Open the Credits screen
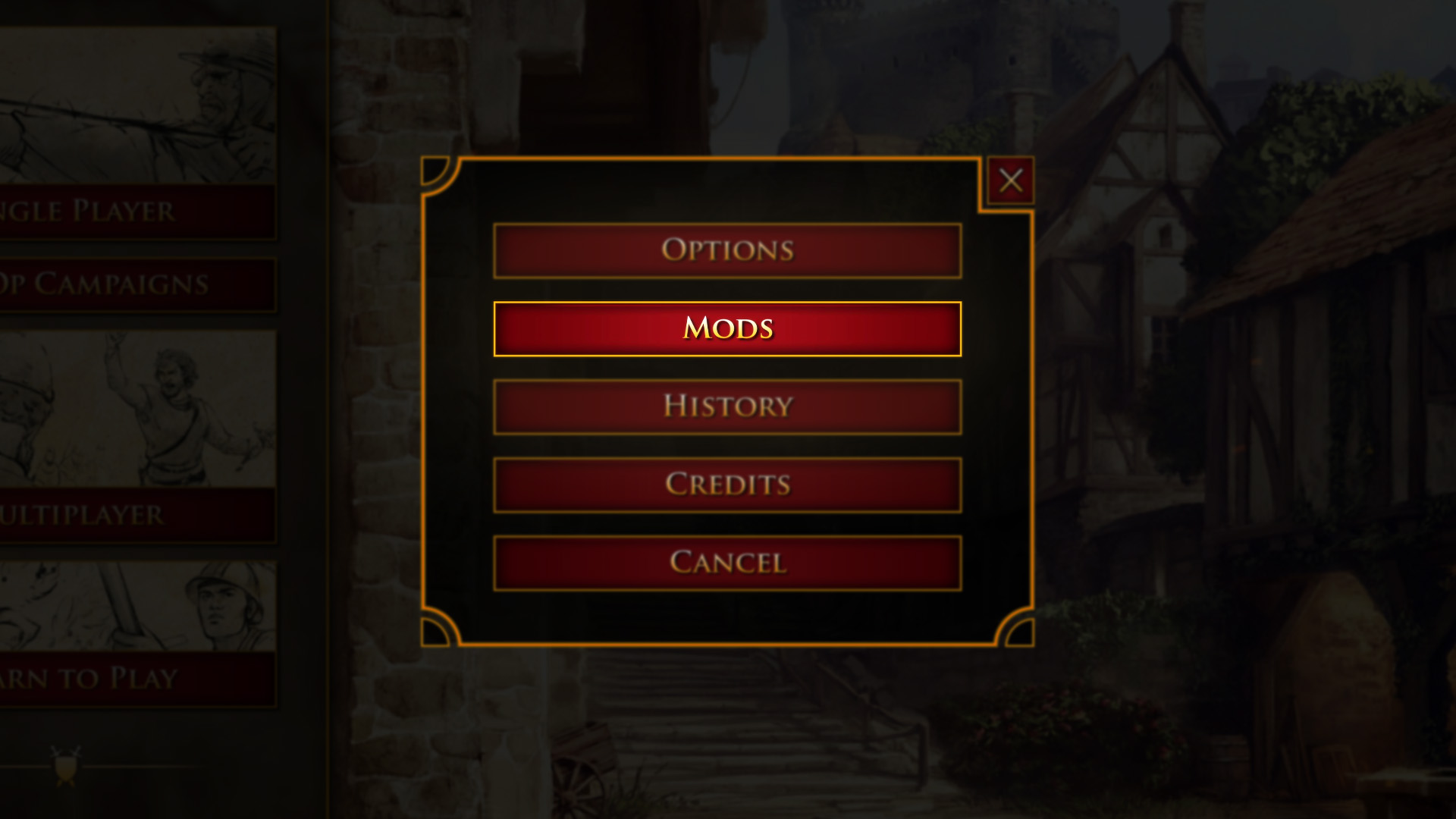Image resolution: width=1456 pixels, height=819 pixels. coord(726,485)
